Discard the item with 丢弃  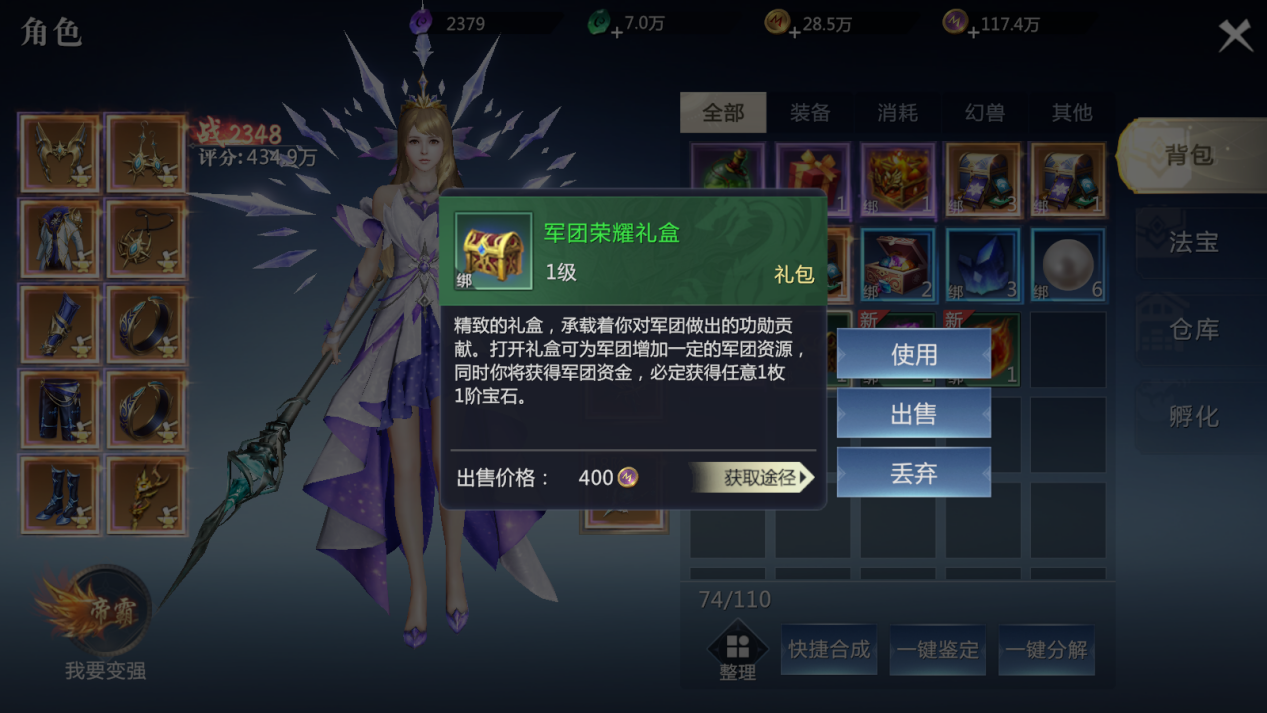[x=913, y=473]
